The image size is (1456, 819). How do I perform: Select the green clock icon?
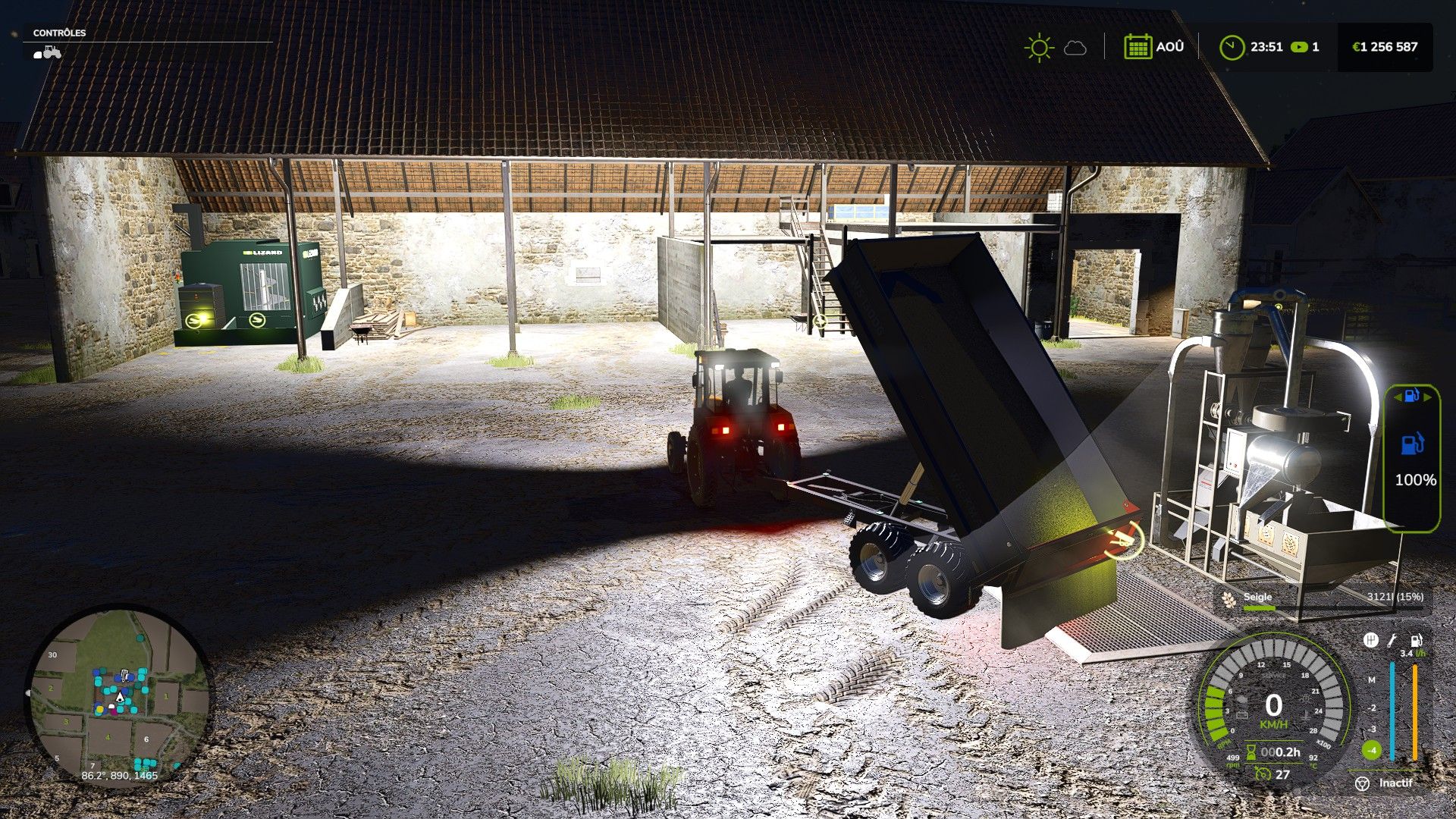(x=1232, y=47)
